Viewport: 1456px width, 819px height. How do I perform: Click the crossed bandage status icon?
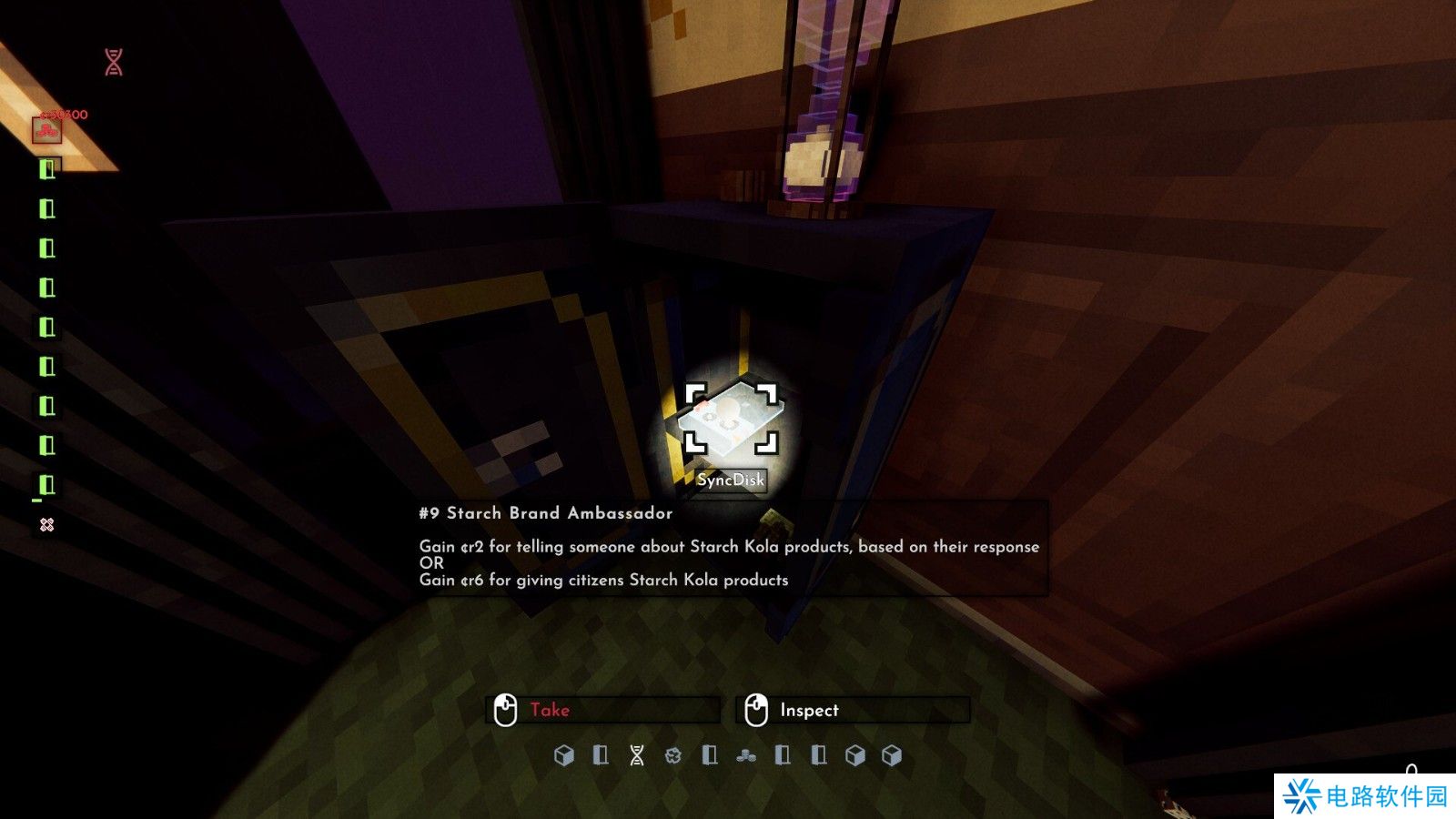click(x=47, y=525)
